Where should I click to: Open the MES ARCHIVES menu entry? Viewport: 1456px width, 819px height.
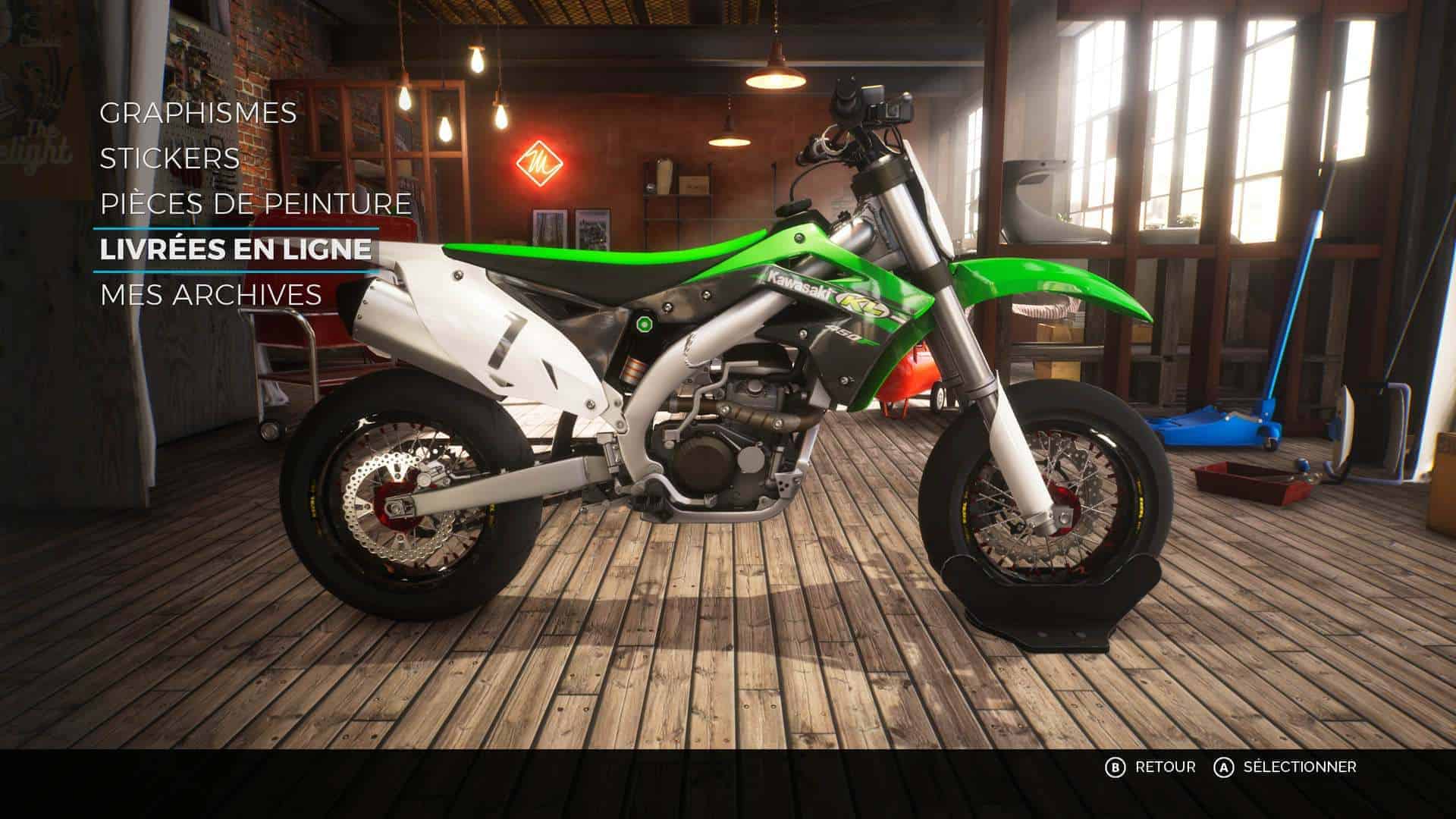point(211,295)
